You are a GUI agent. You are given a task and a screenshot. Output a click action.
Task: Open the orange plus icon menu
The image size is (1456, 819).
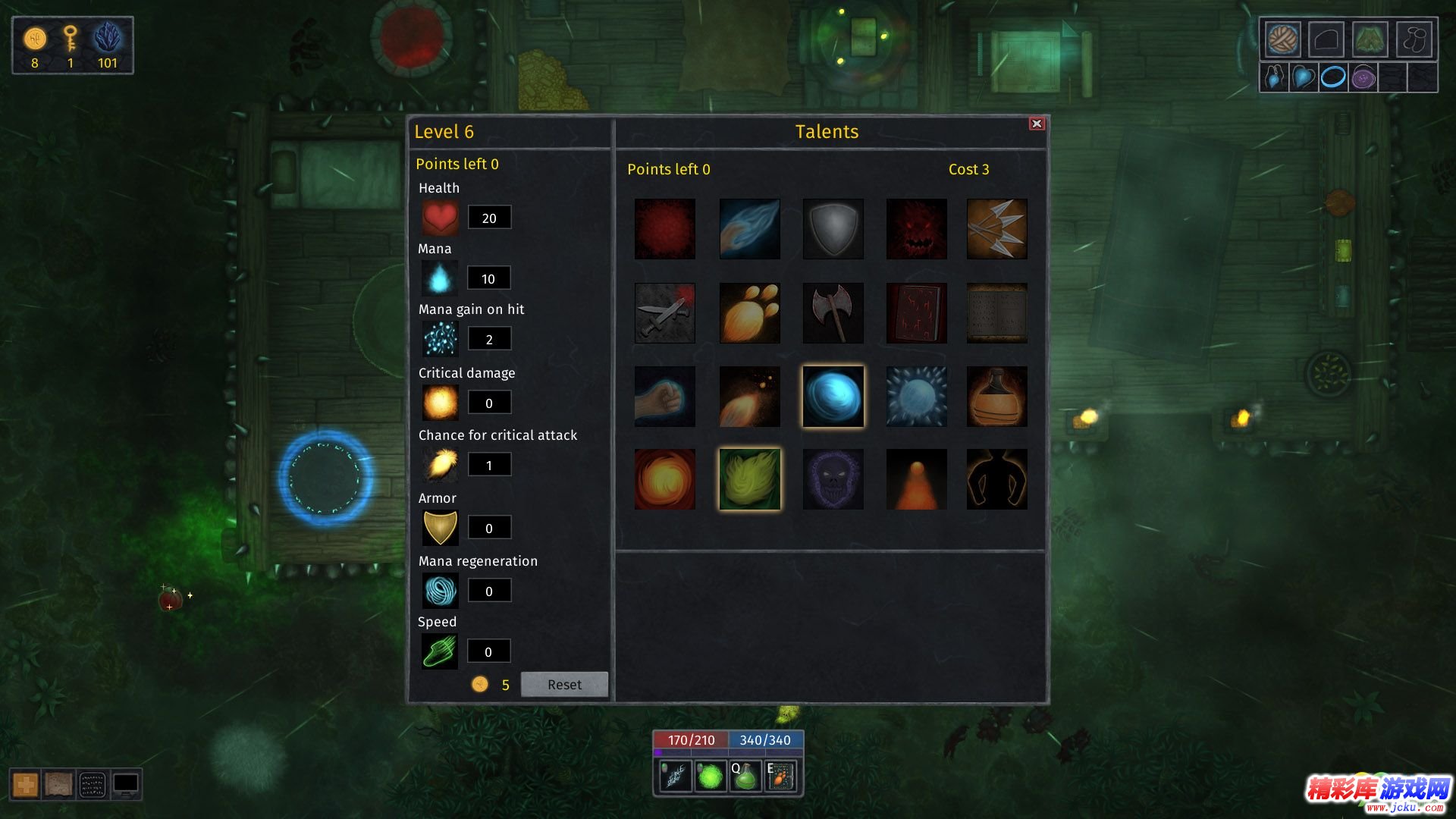pos(26,785)
